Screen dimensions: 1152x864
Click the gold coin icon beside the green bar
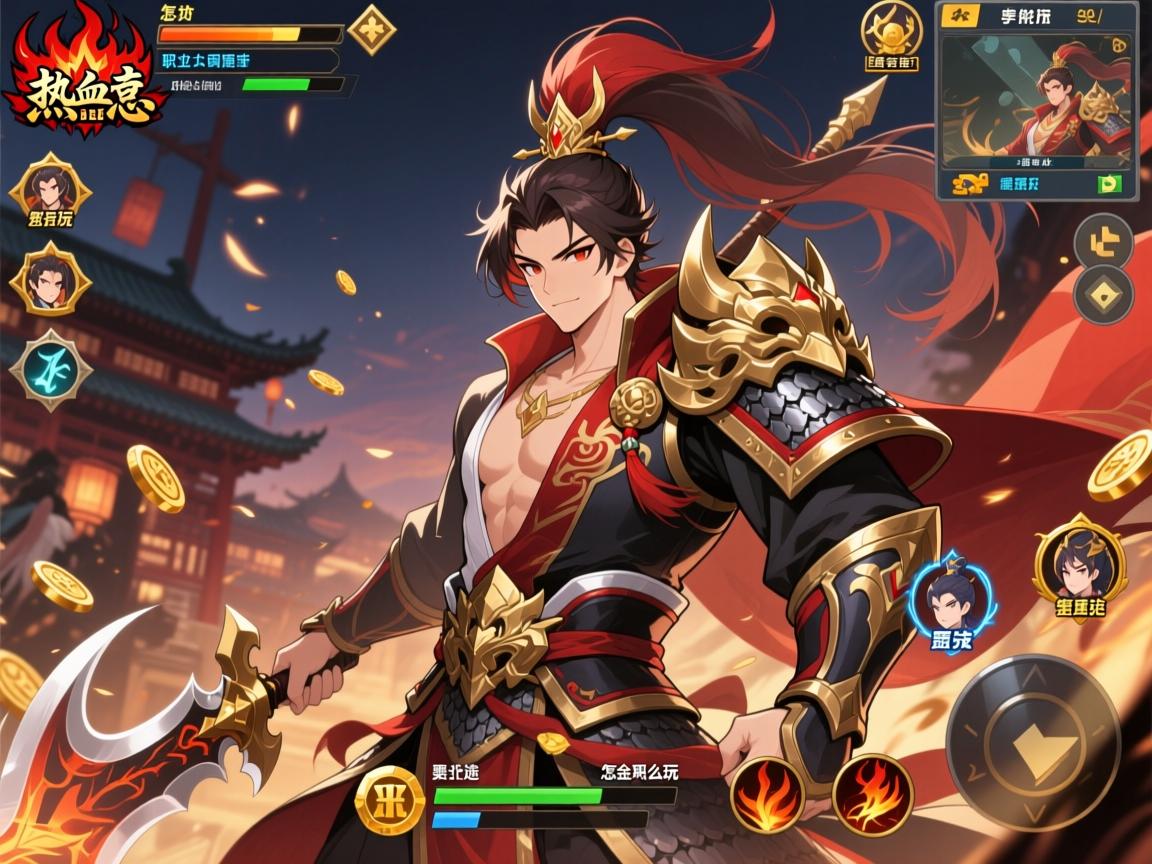point(390,800)
